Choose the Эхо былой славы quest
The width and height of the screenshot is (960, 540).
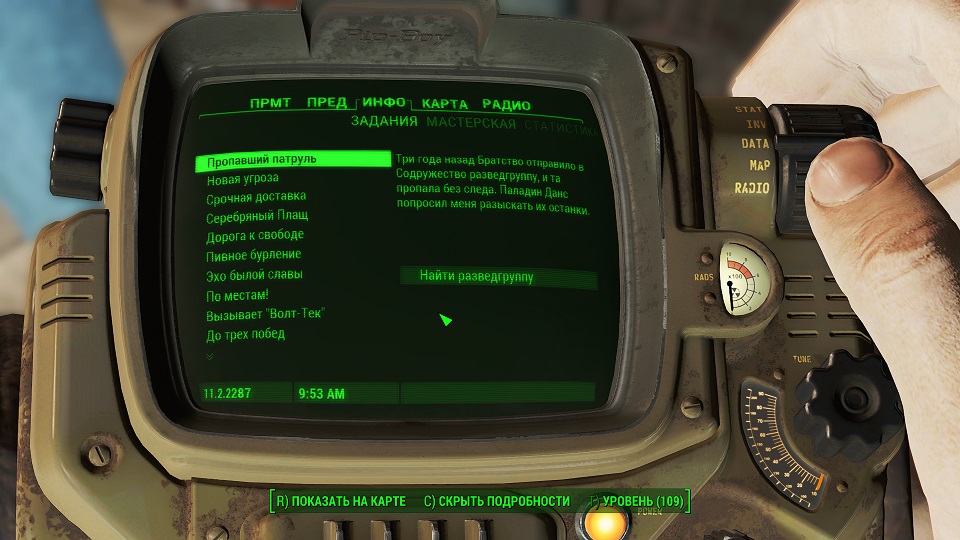pyautogui.click(x=254, y=275)
